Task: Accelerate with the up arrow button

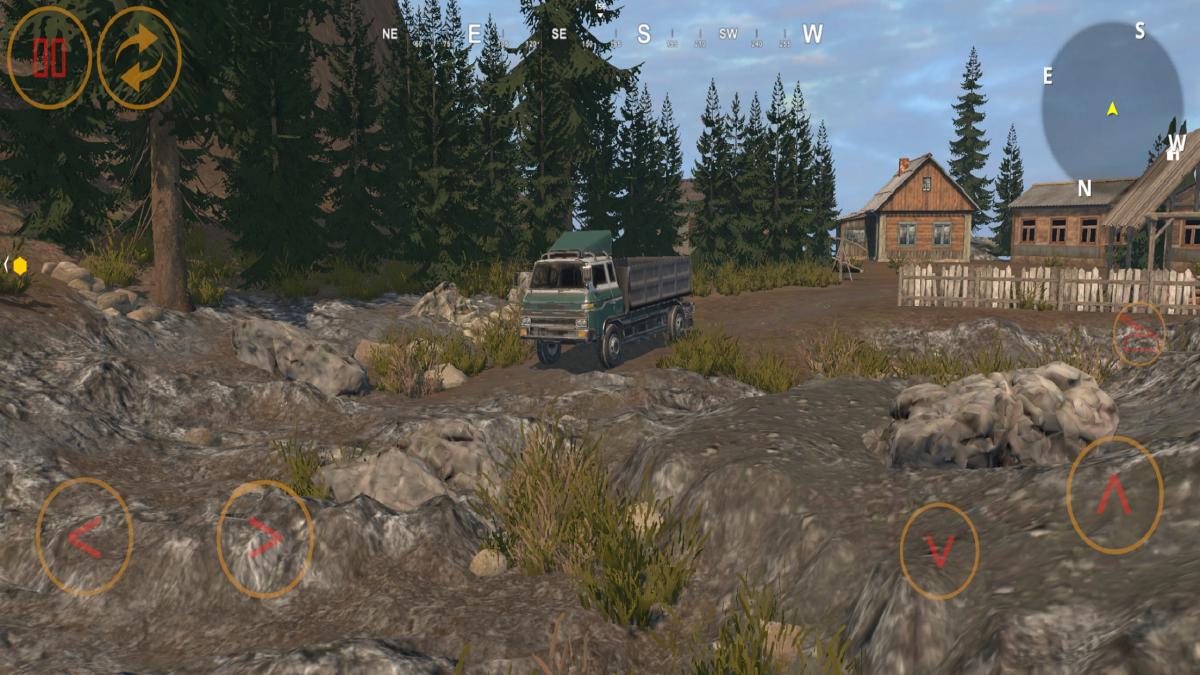Action: pyautogui.click(x=1114, y=495)
